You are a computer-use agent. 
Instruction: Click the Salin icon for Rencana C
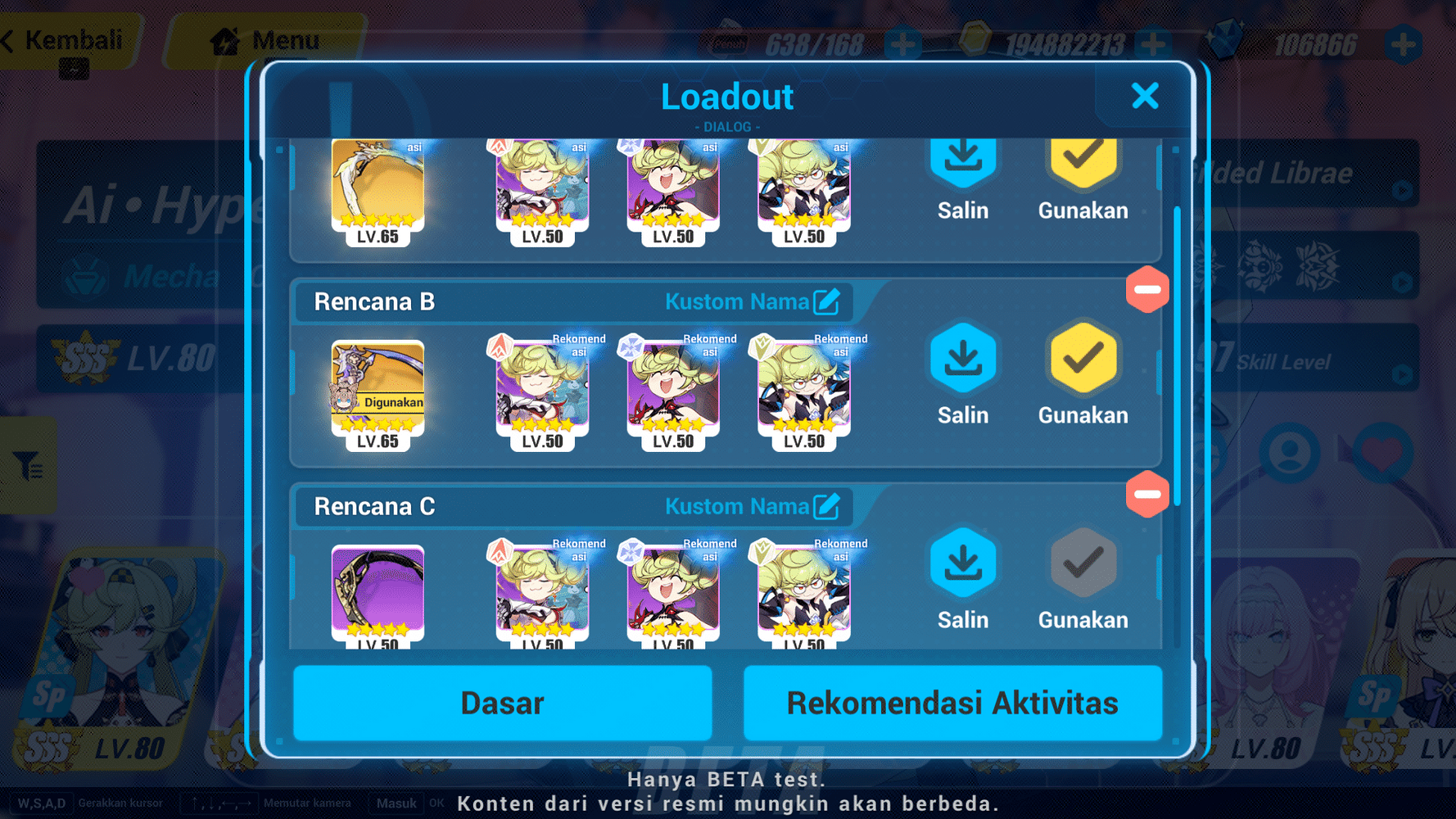coord(963,563)
